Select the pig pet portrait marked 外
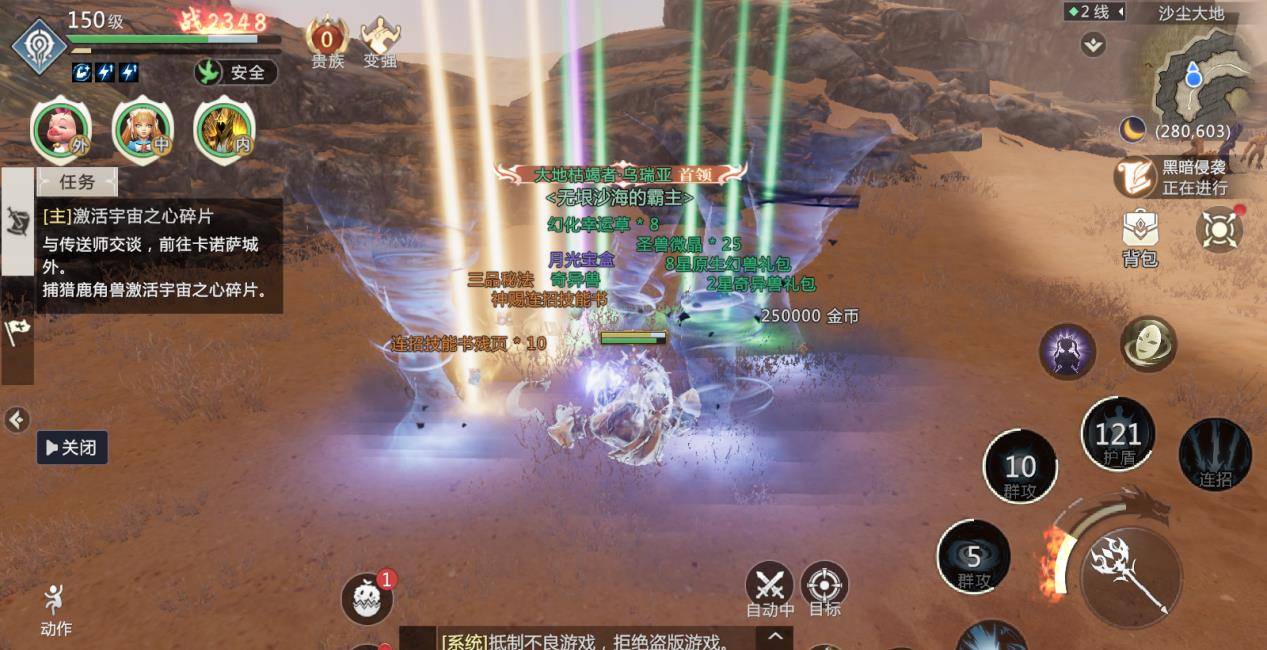This screenshot has height=650, width=1267. [61, 129]
